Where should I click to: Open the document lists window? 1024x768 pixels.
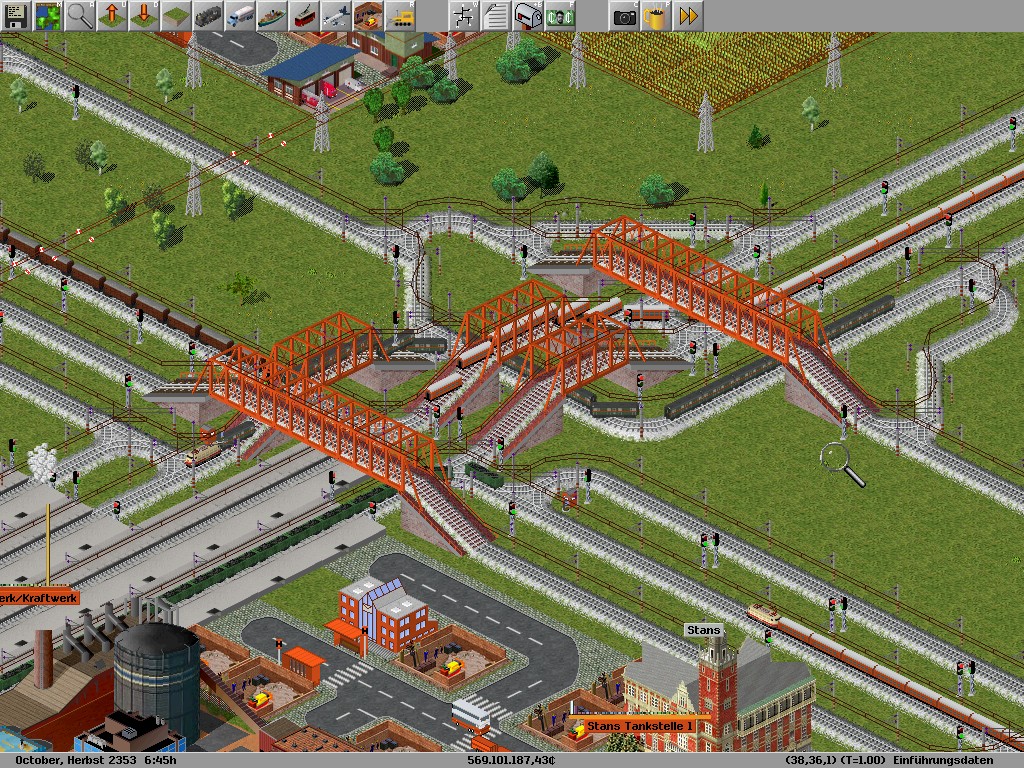coord(495,15)
